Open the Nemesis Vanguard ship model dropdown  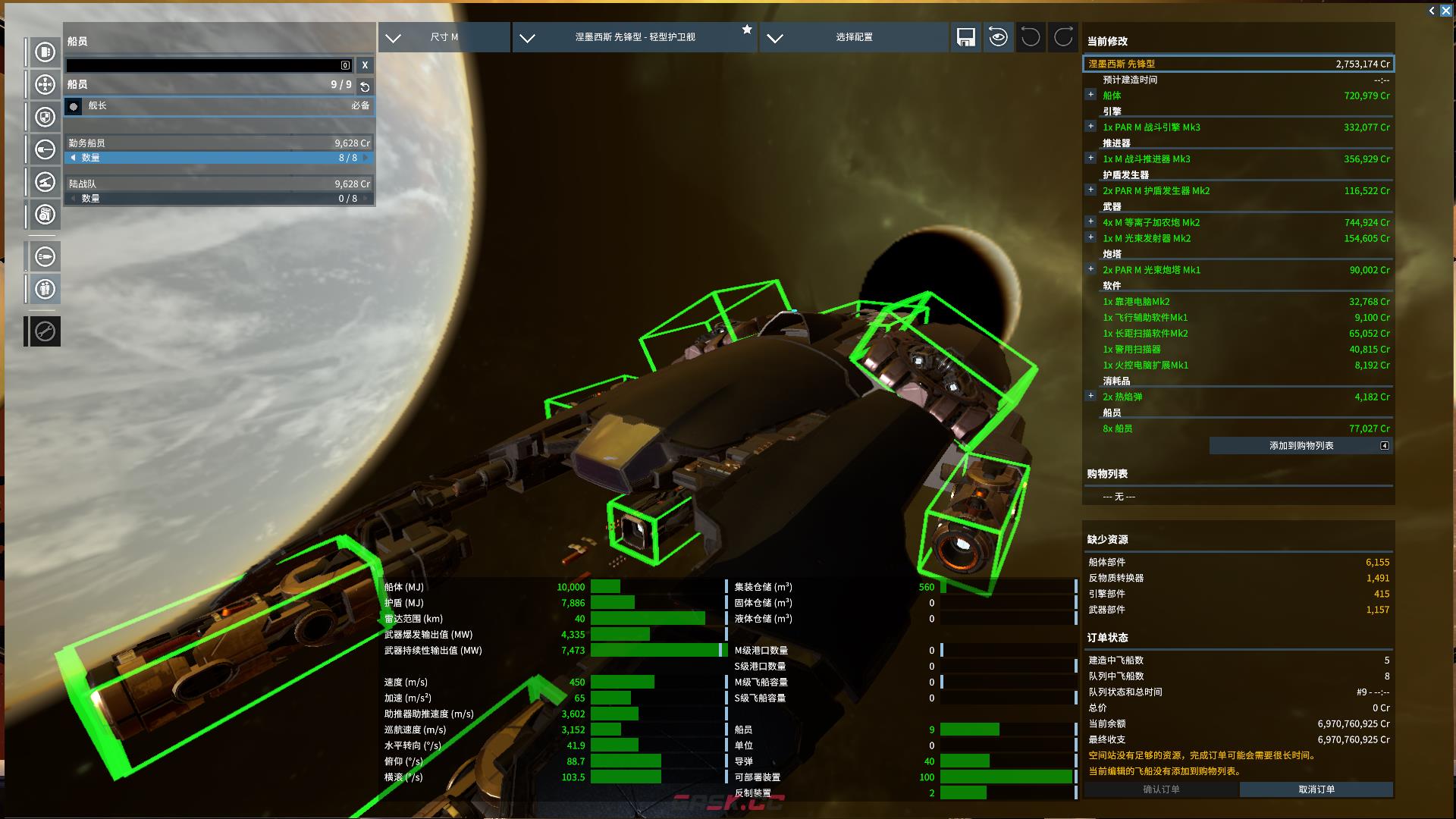[634, 37]
